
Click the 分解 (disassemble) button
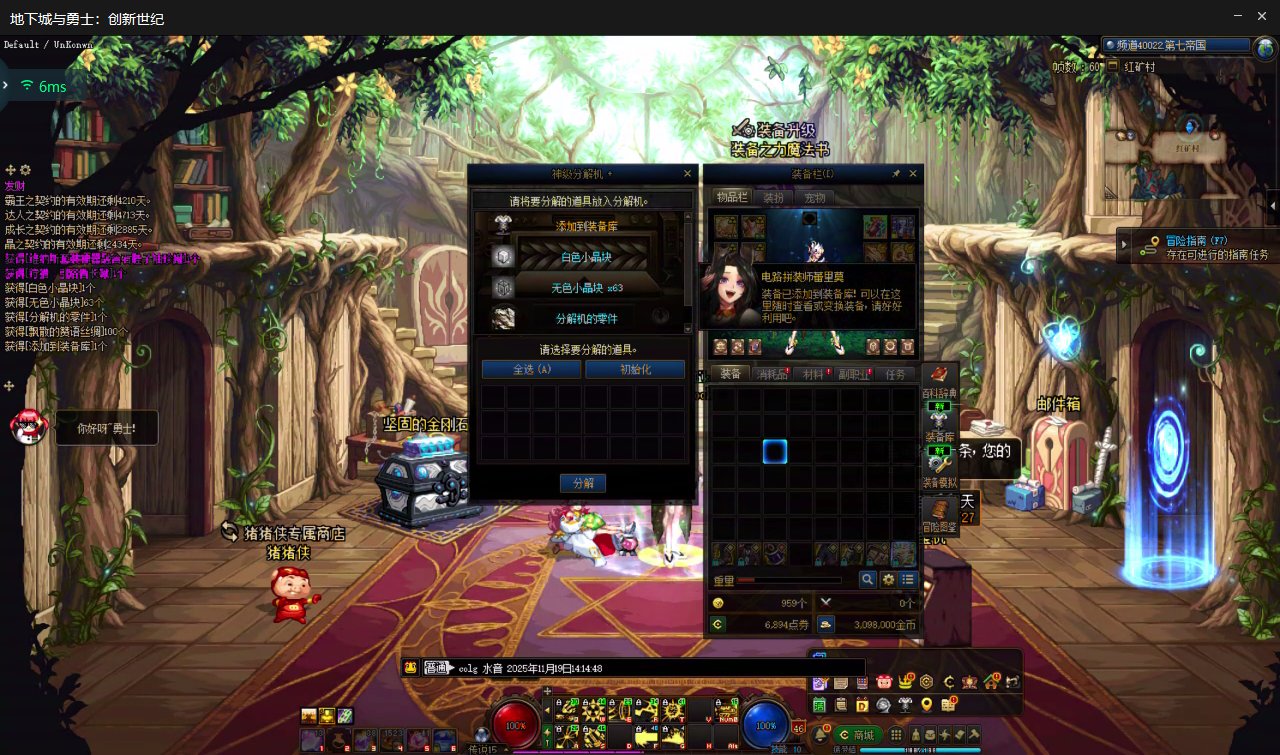[582, 483]
